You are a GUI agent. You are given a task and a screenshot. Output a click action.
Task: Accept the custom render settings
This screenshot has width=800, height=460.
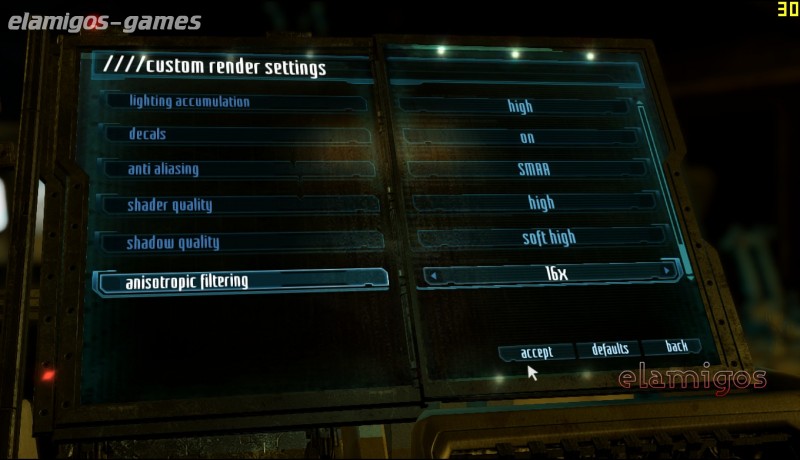click(537, 352)
